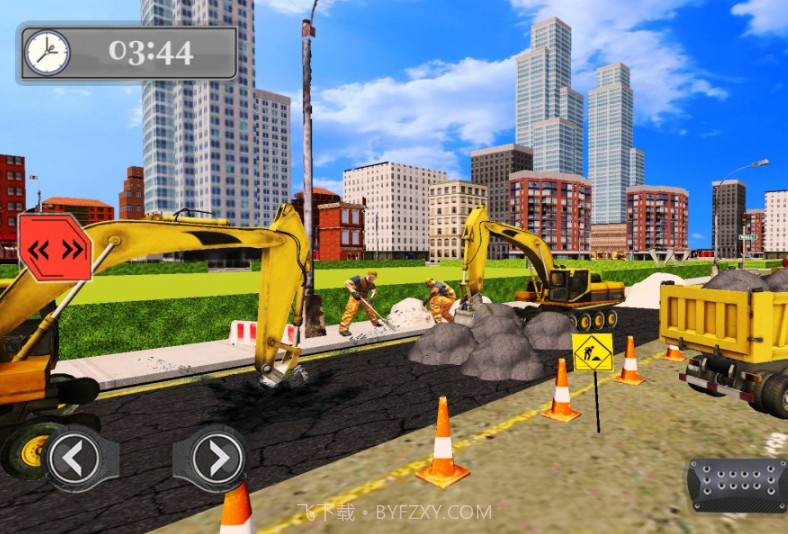Steer left with the left arrow button
Image resolution: width=788 pixels, height=534 pixels.
point(75,458)
